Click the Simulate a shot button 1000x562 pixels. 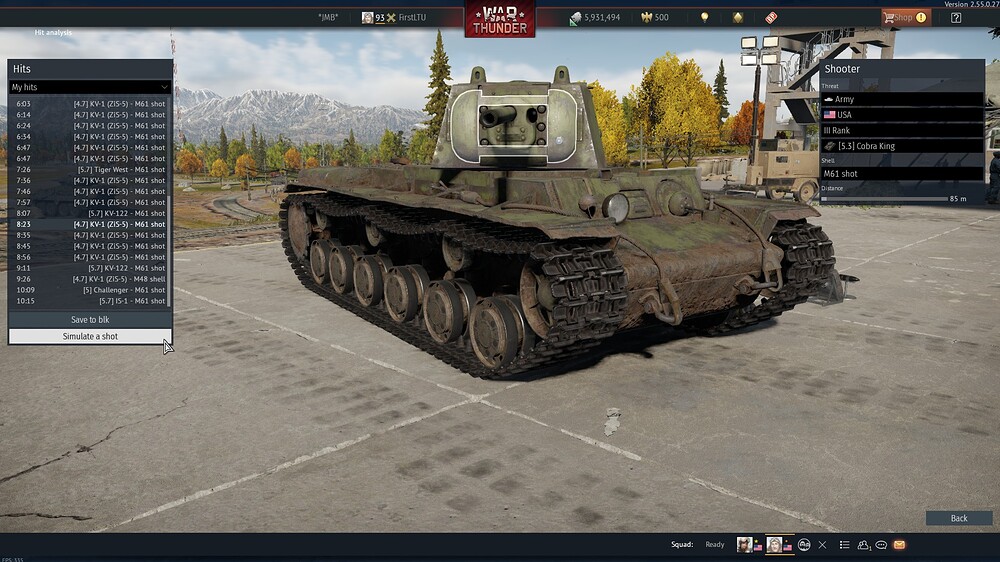coord(90,336)
